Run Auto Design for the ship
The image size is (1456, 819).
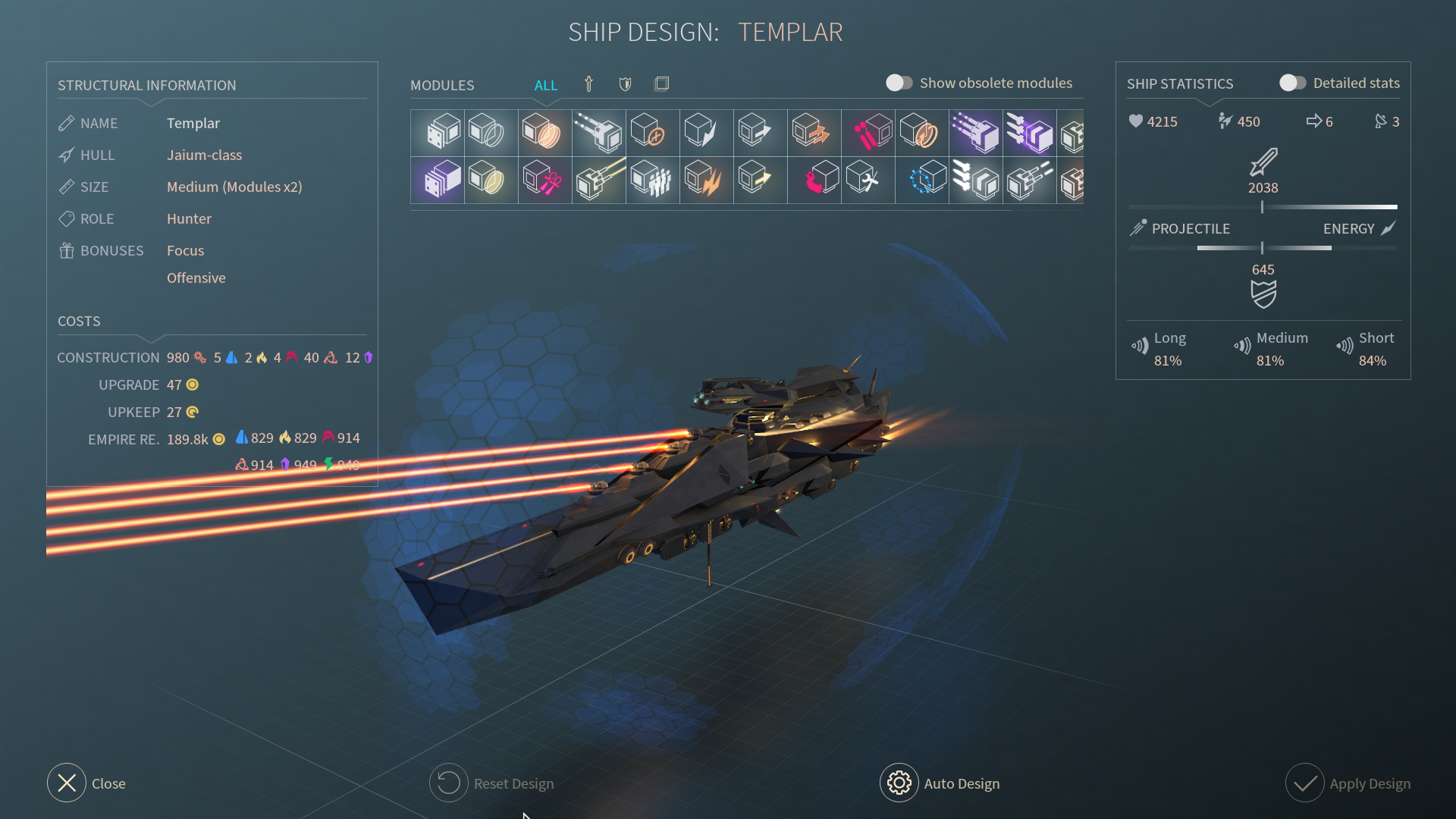[899, 783]
